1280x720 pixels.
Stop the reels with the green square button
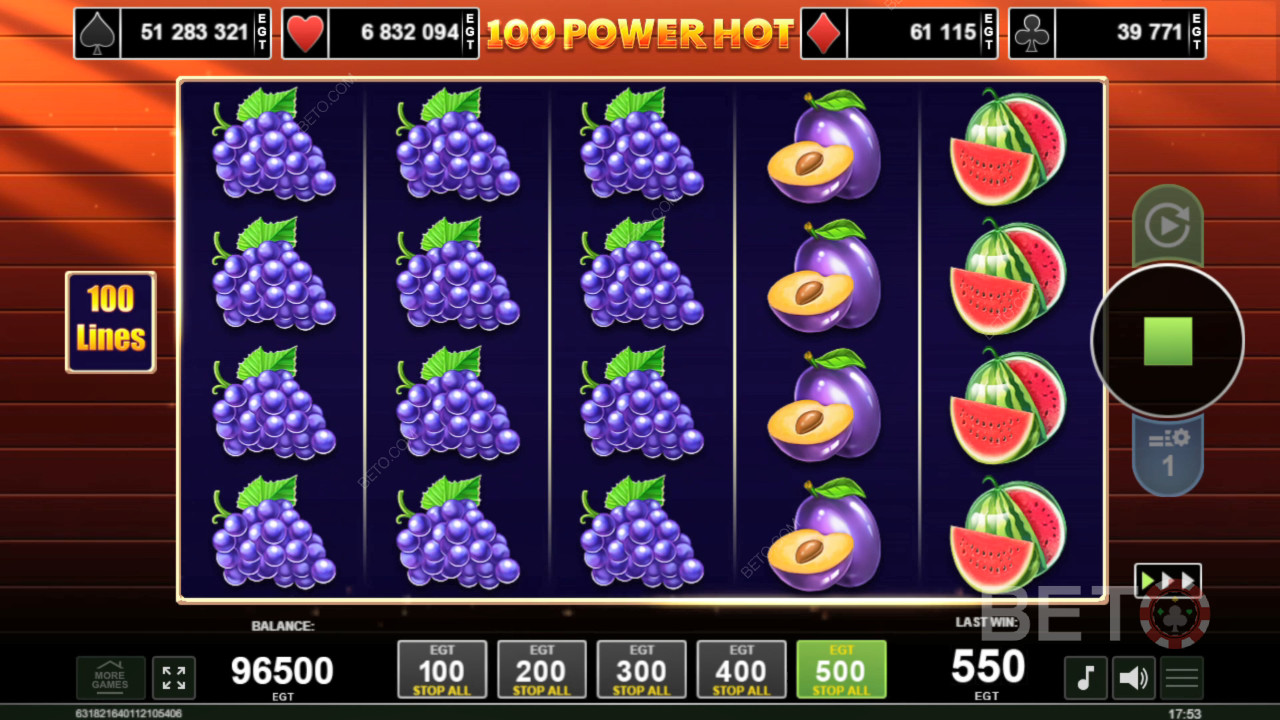point(1167,341)
